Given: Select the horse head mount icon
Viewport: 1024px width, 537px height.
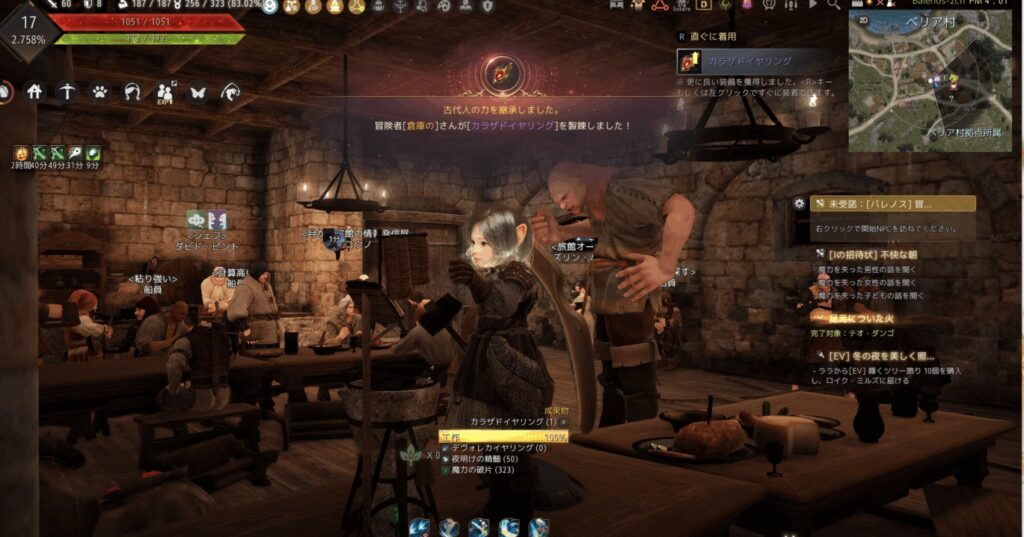Looking at the screenshot, I should point(231,92).
